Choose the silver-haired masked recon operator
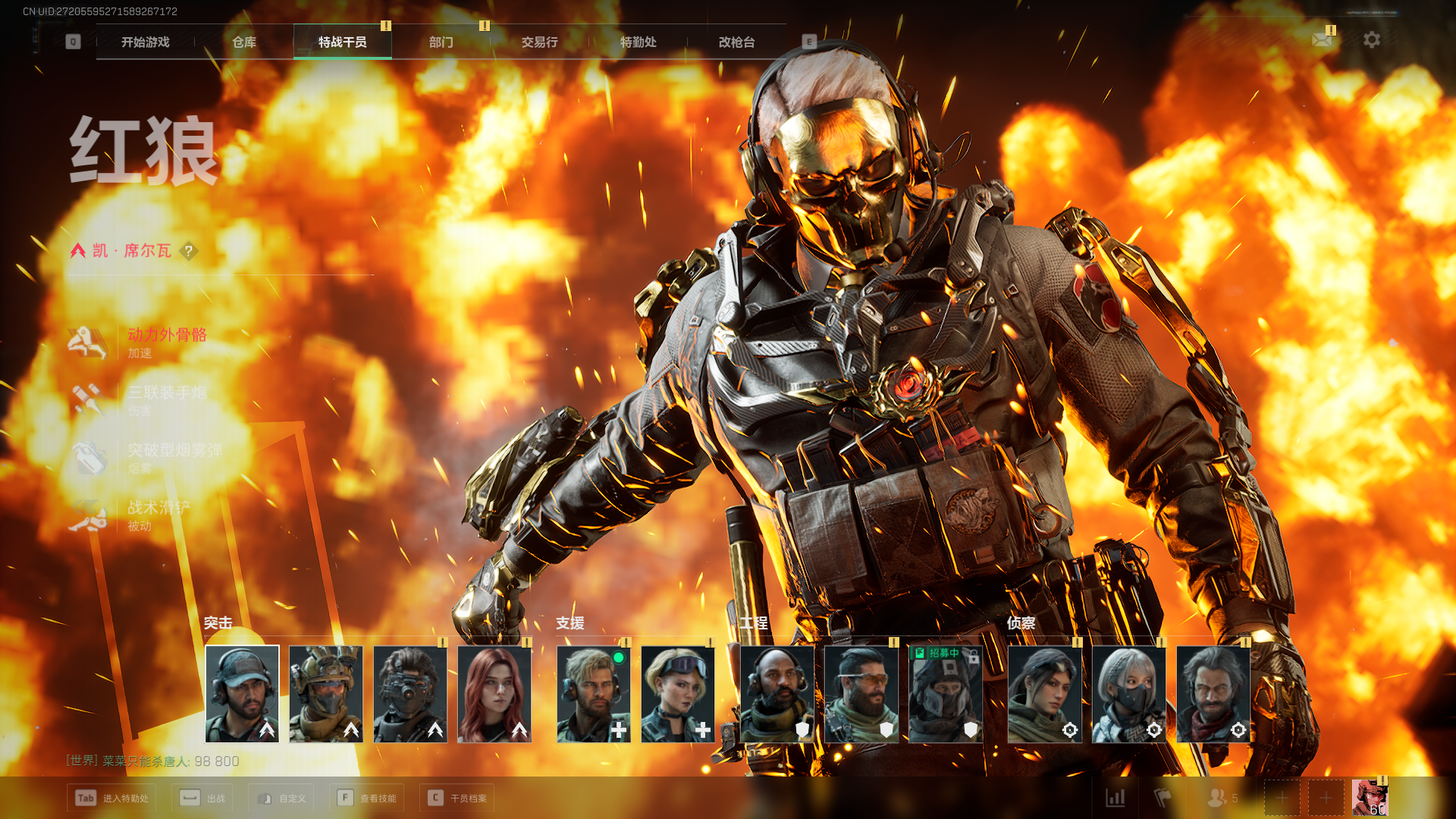1456x819 pixels. click(x=1129, y=694)
